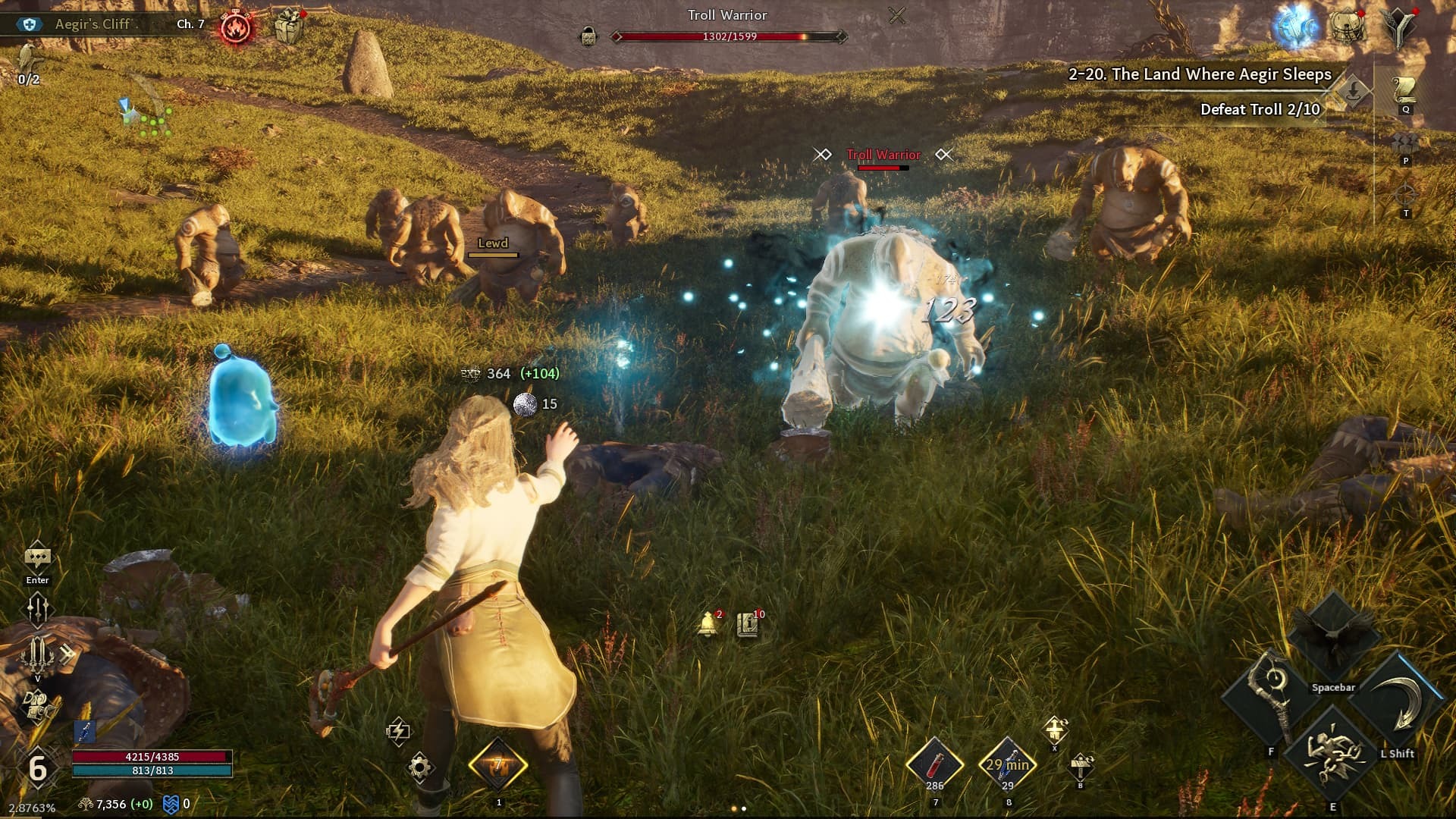
Task: Toggle the lightning bolt auto-battle icon
Action: (398, 731)
